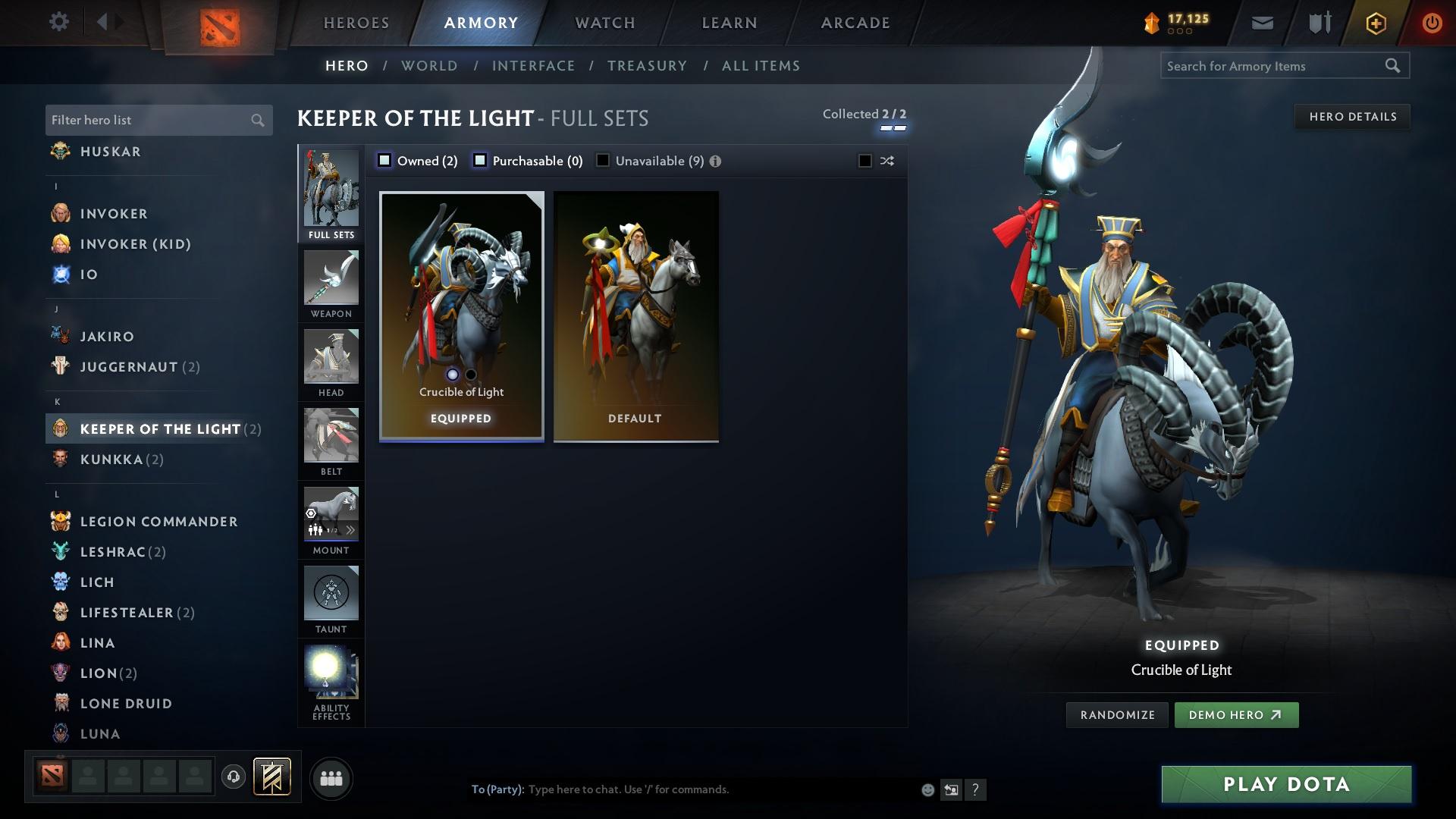Expand additional Mount styles chevron

351,531
